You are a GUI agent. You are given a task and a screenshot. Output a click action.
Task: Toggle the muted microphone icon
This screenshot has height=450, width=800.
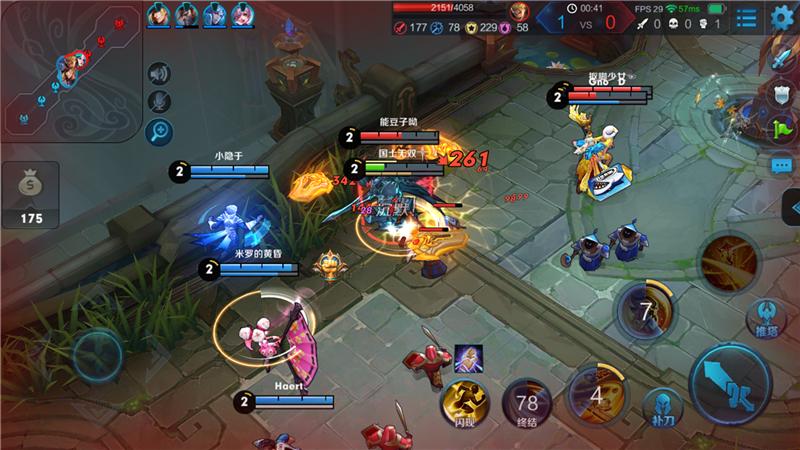tap(159, 101)
